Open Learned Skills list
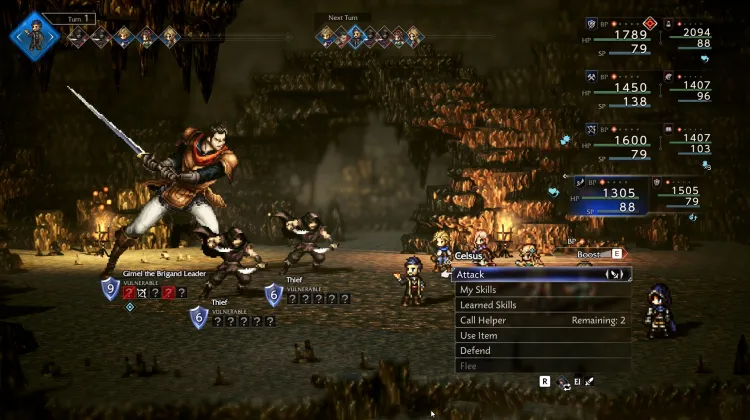The width and height of the screenshot is (750, 420). click(x=541, y=305)
